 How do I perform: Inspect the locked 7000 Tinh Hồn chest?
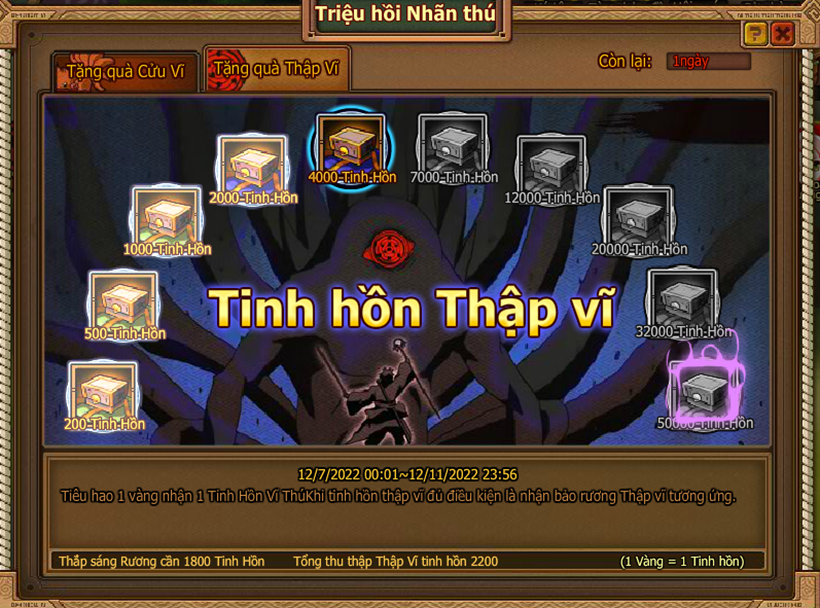(x=452, y=146)
